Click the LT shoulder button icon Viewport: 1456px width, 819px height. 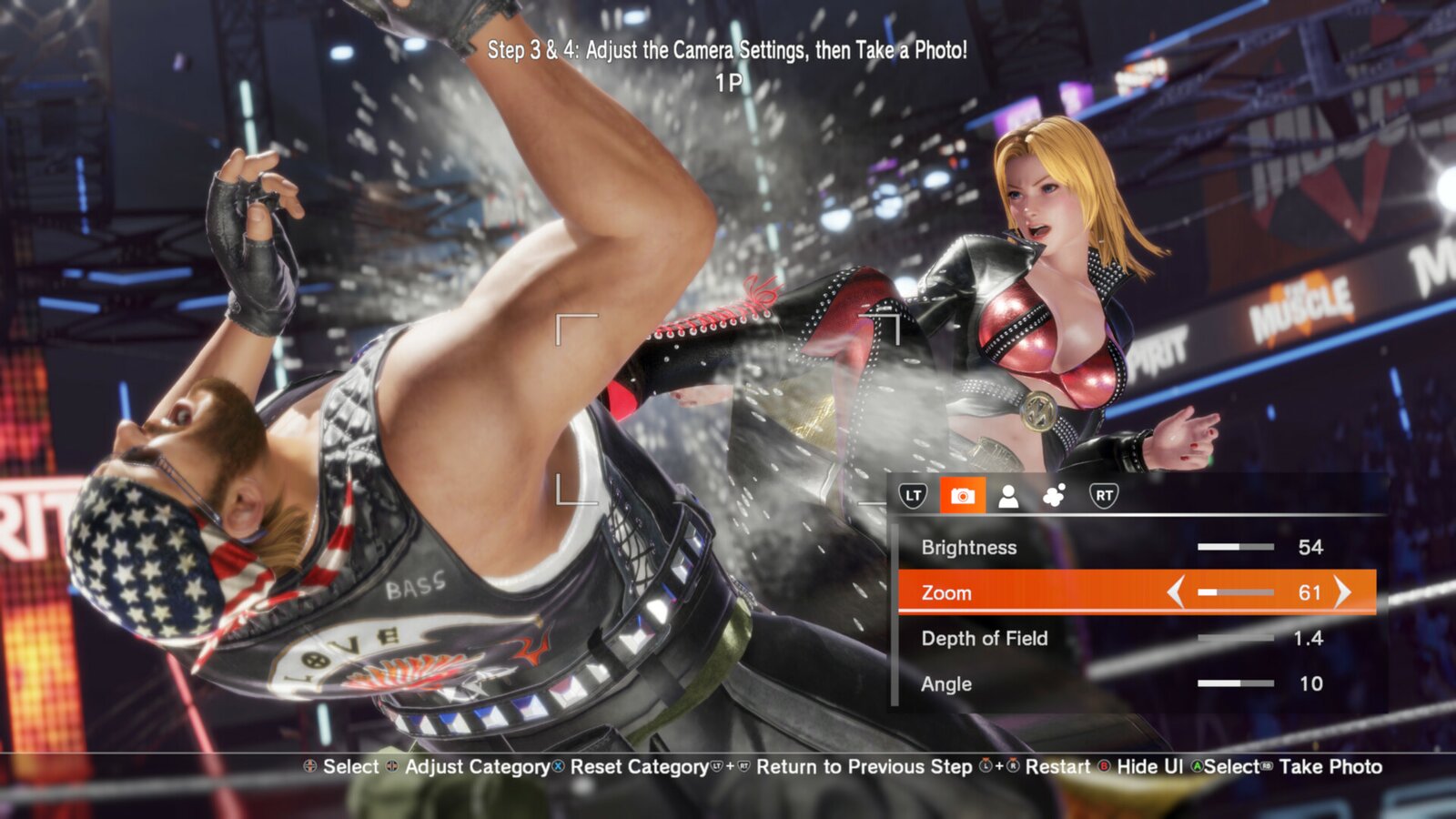tap(915, 497)
